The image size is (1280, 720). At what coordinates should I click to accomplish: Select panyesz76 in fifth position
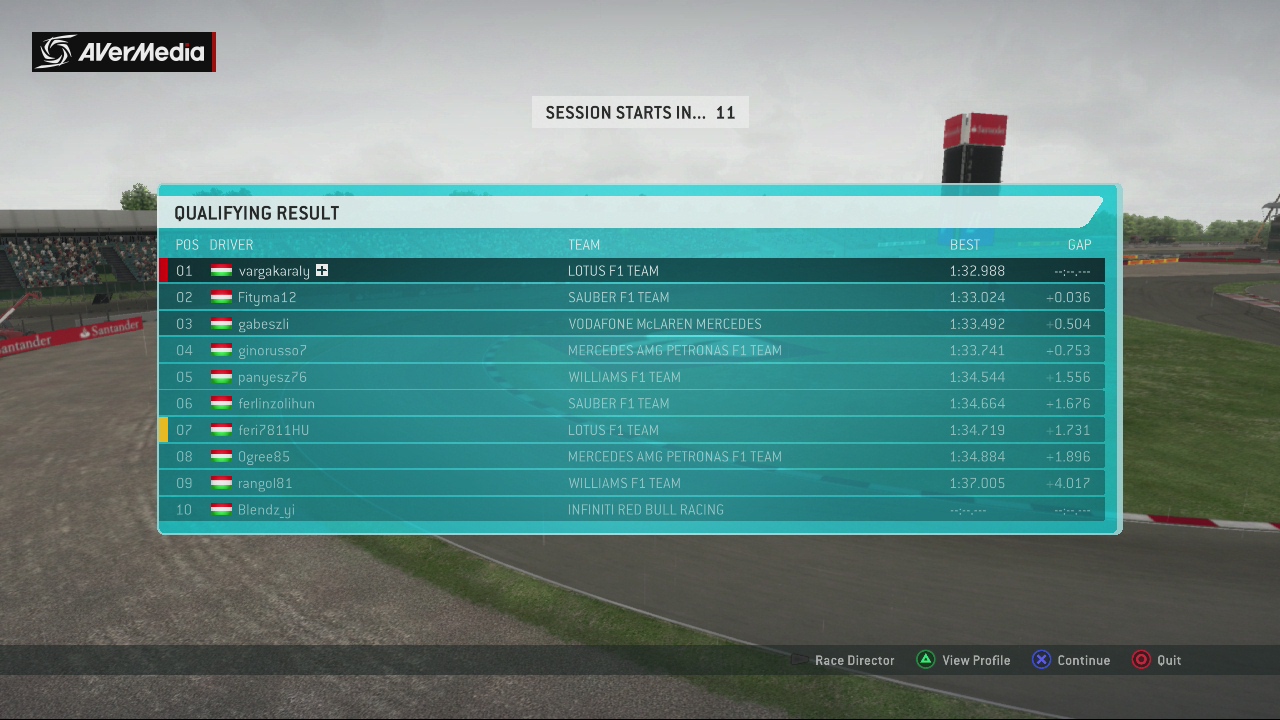point(630,377)
